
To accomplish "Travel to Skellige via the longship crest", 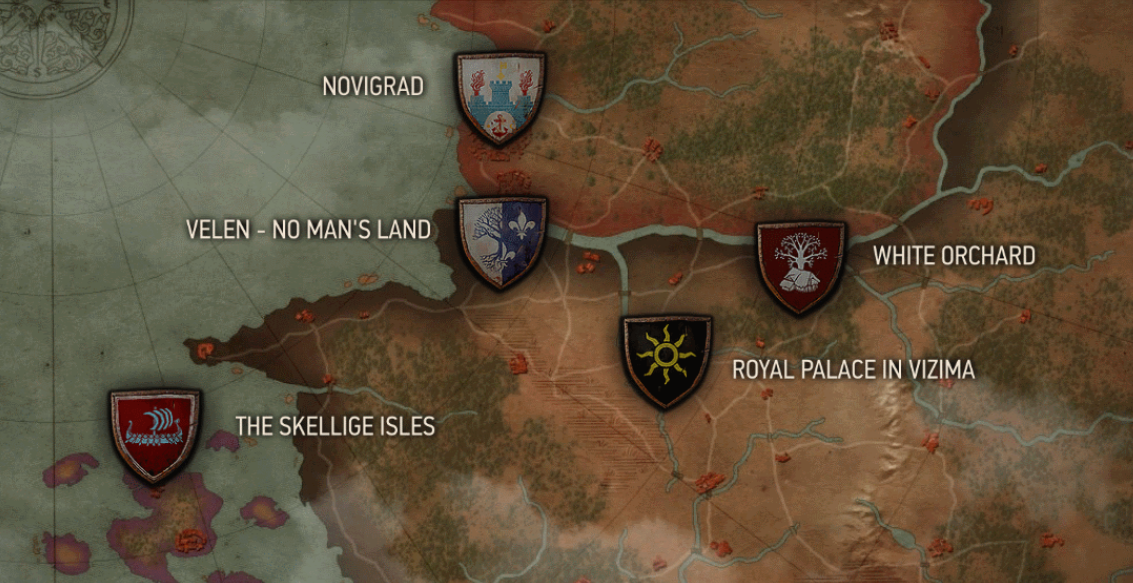I will coord(155,434).
